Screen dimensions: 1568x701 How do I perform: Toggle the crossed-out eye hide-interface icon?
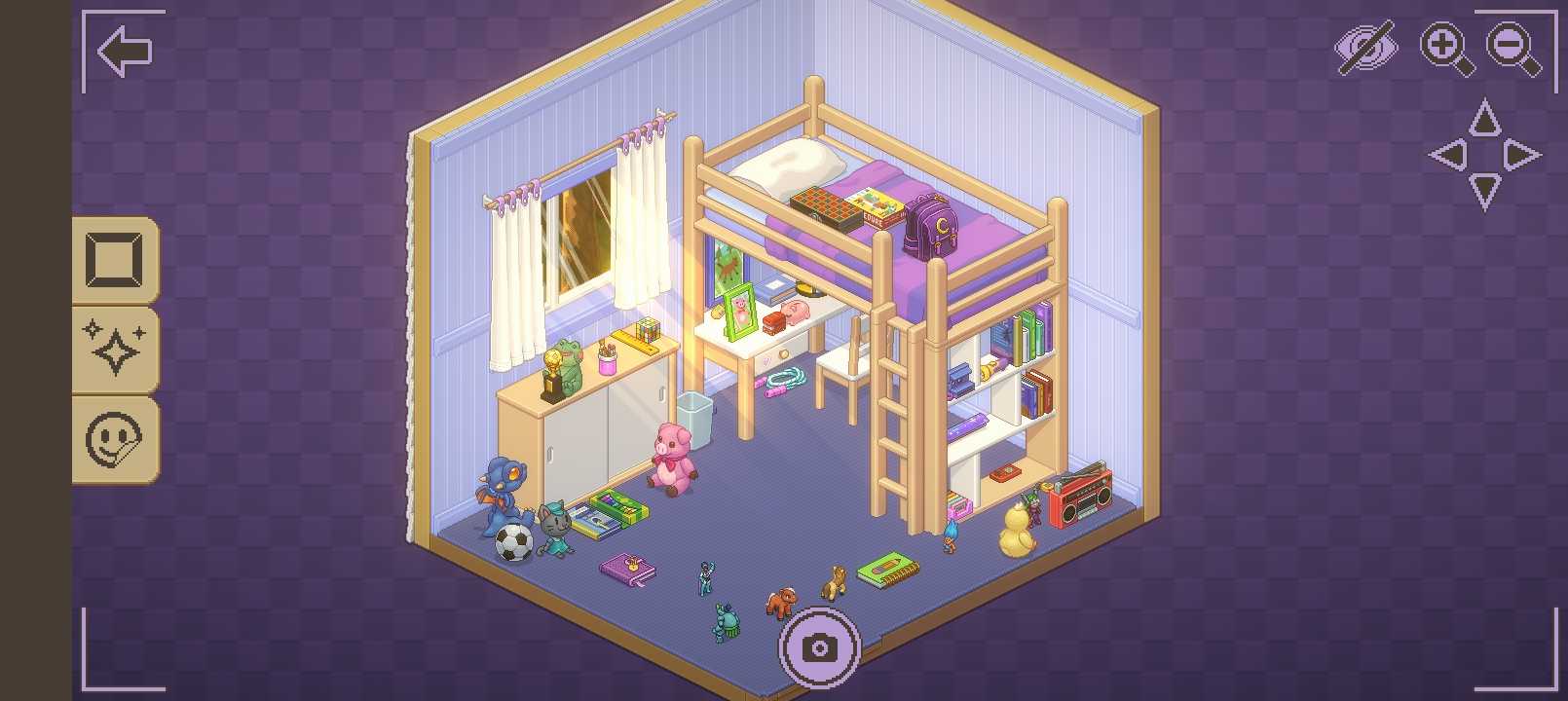[x=1365, y=48]
